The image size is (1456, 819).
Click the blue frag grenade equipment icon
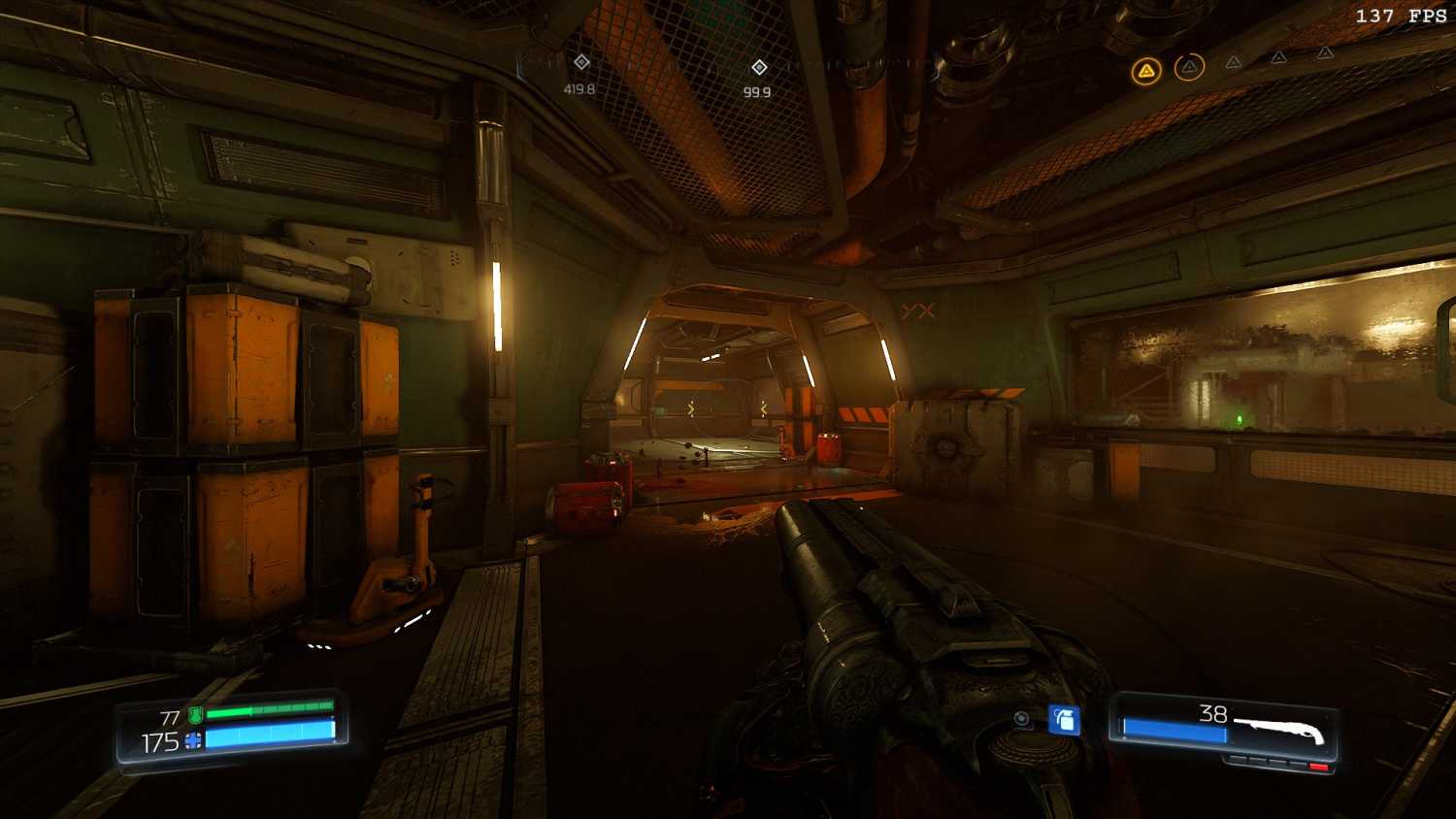click(x=1064, y=720)
